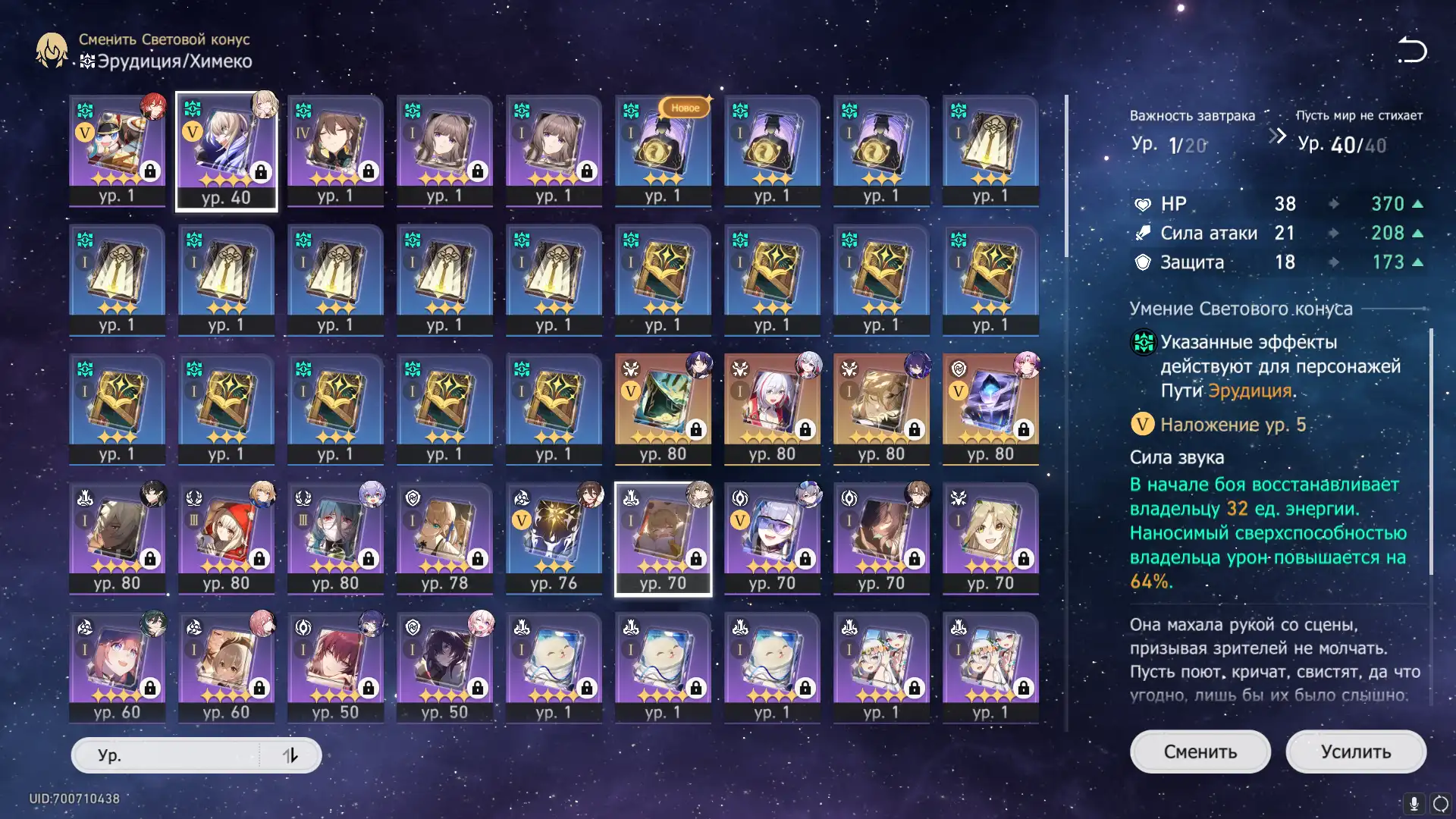Screen dimensions: 1456x819
Task: Select the red-haired level 50 light cone
Action: click(x=335, y=667)
